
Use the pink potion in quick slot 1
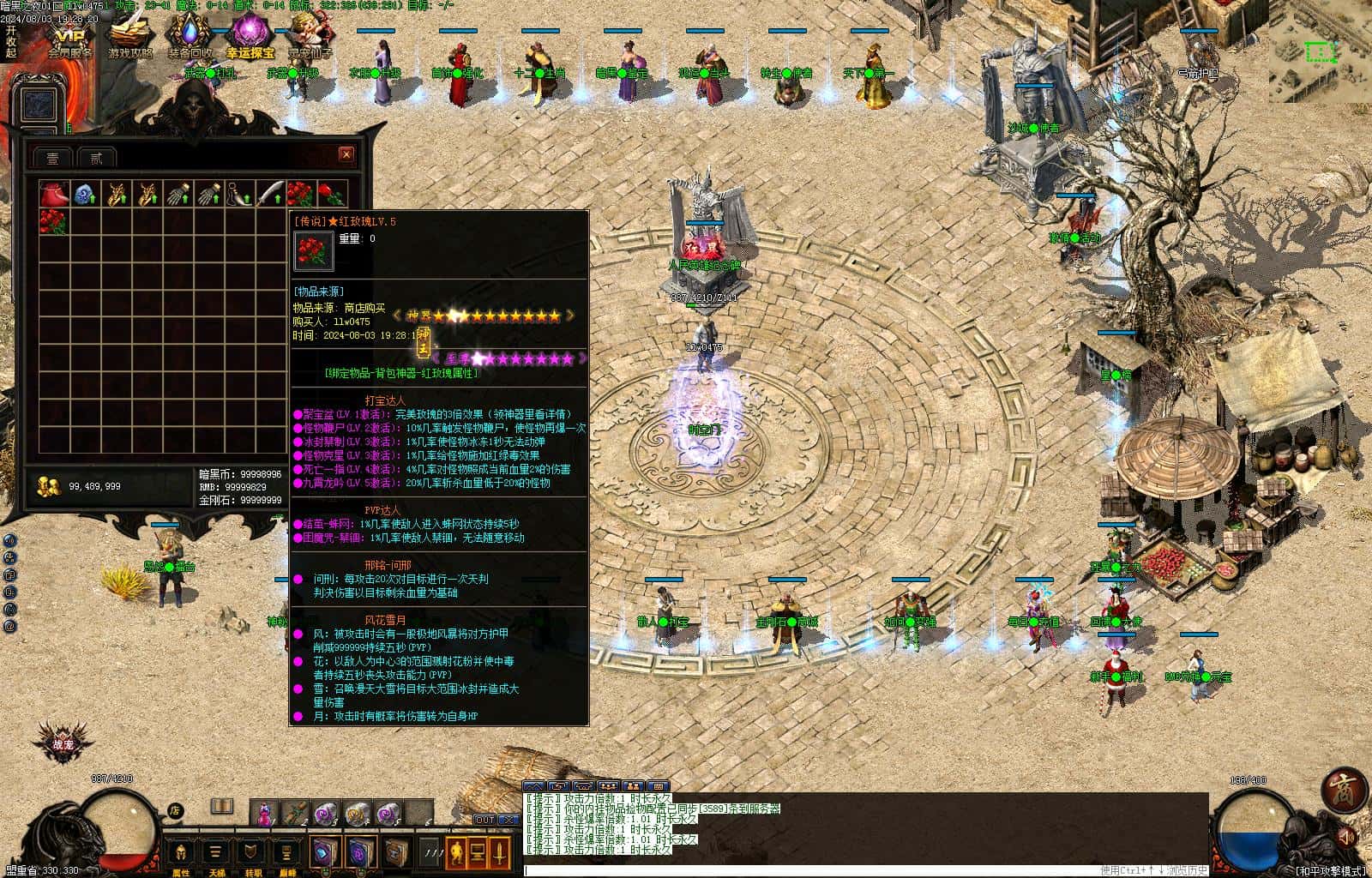click(x=265, y=812)
